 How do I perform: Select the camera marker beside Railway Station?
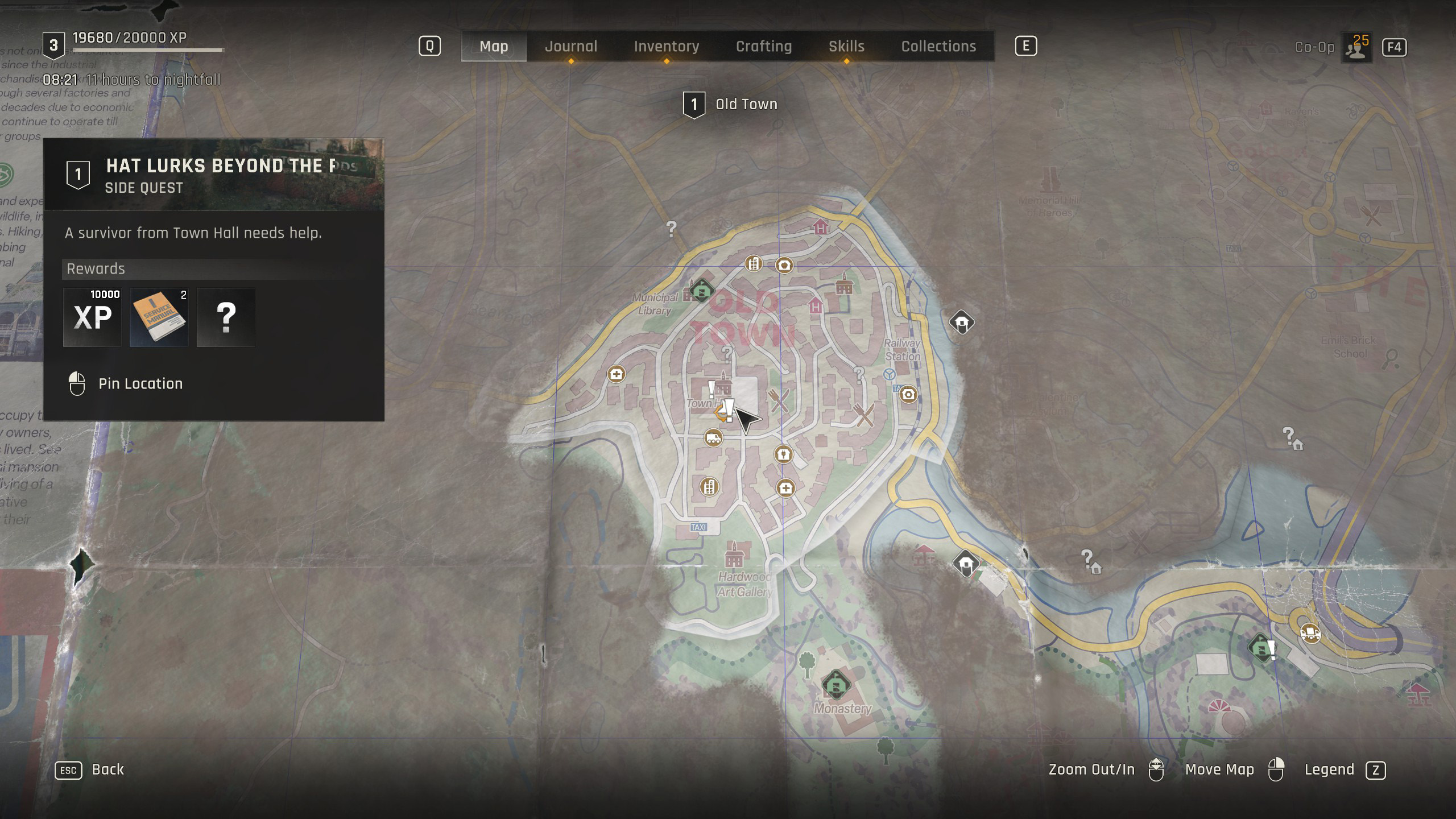[908, 394]
